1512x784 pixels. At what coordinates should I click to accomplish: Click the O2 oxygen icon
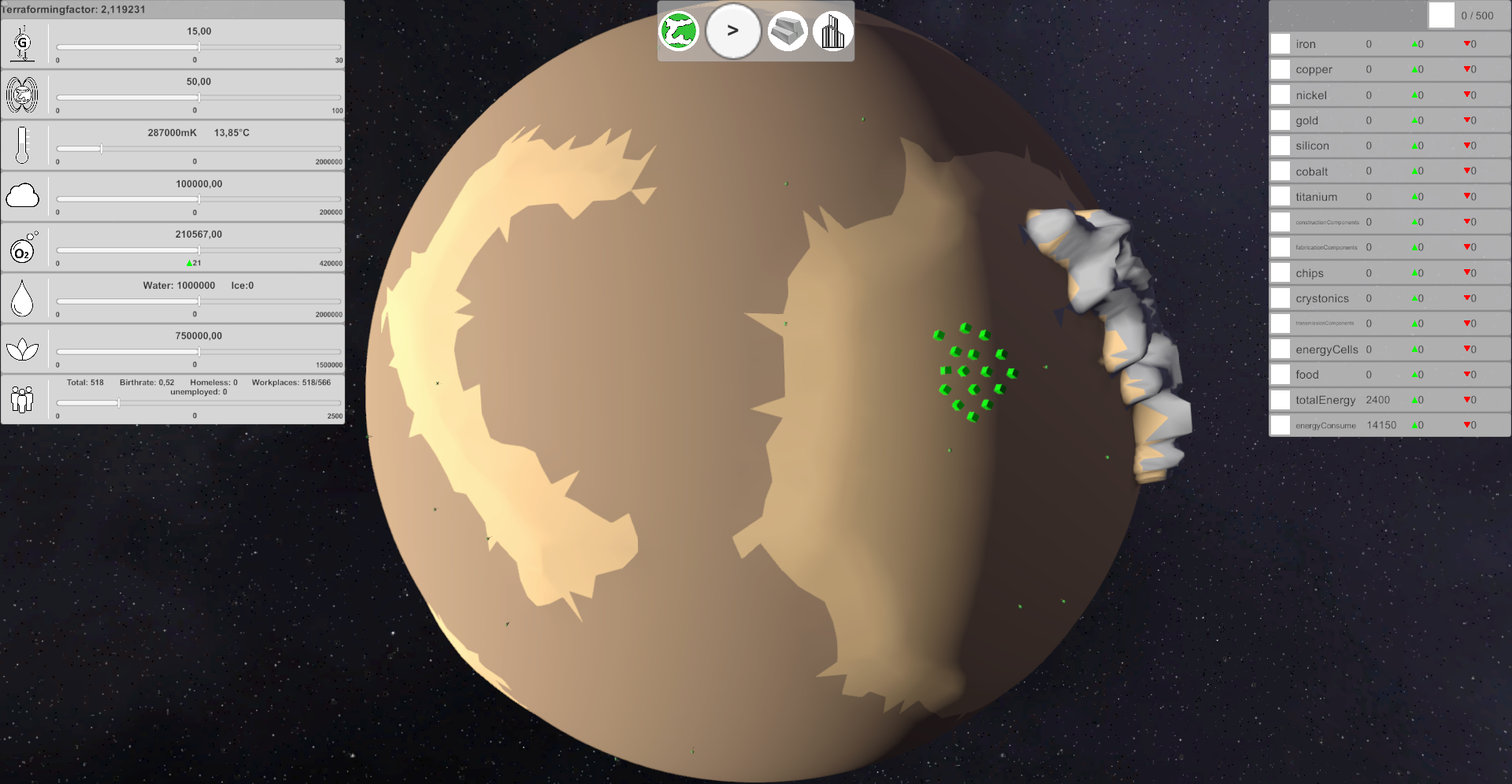23,247
